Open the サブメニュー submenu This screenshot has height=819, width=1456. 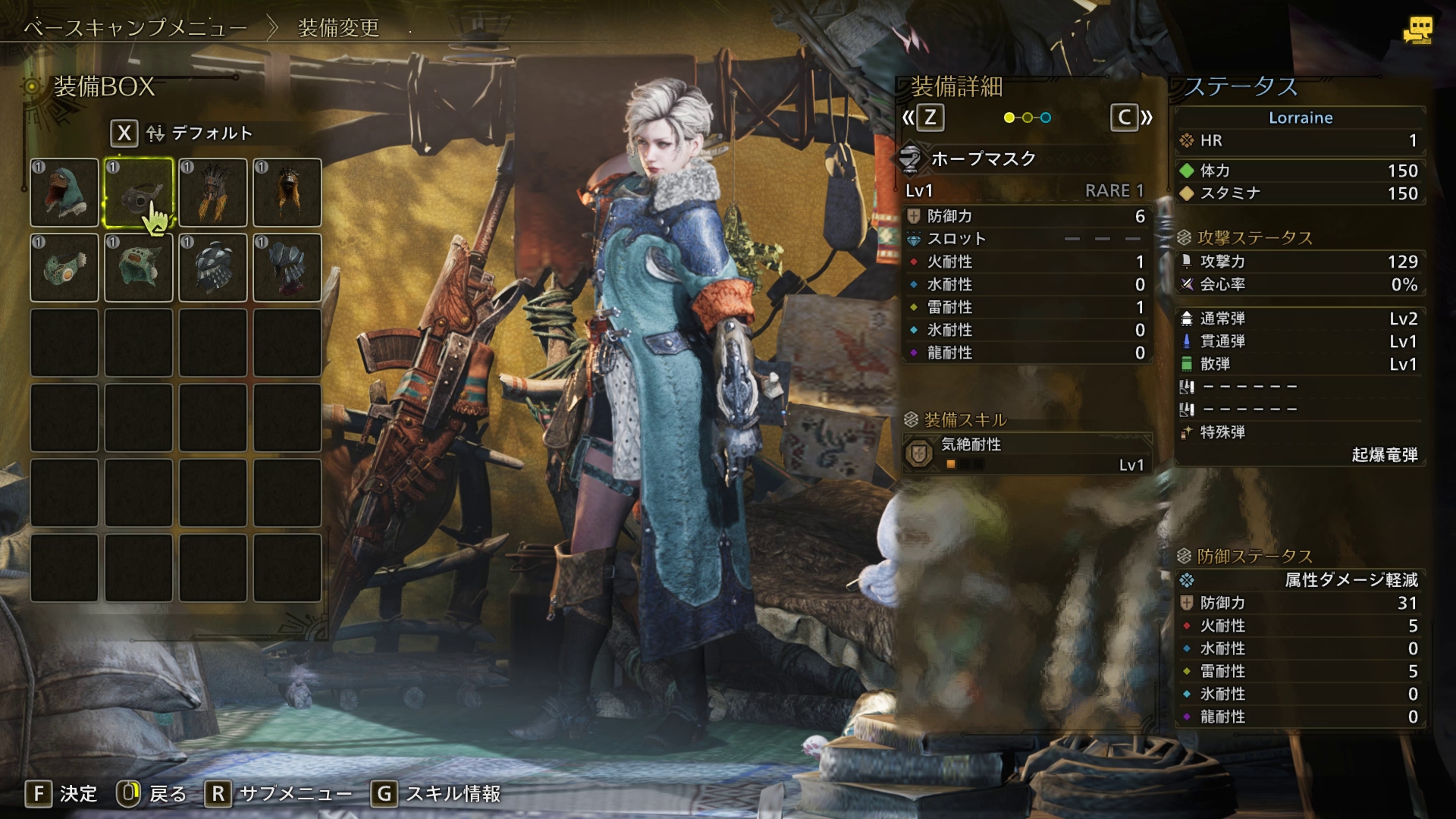pos(279,793)
